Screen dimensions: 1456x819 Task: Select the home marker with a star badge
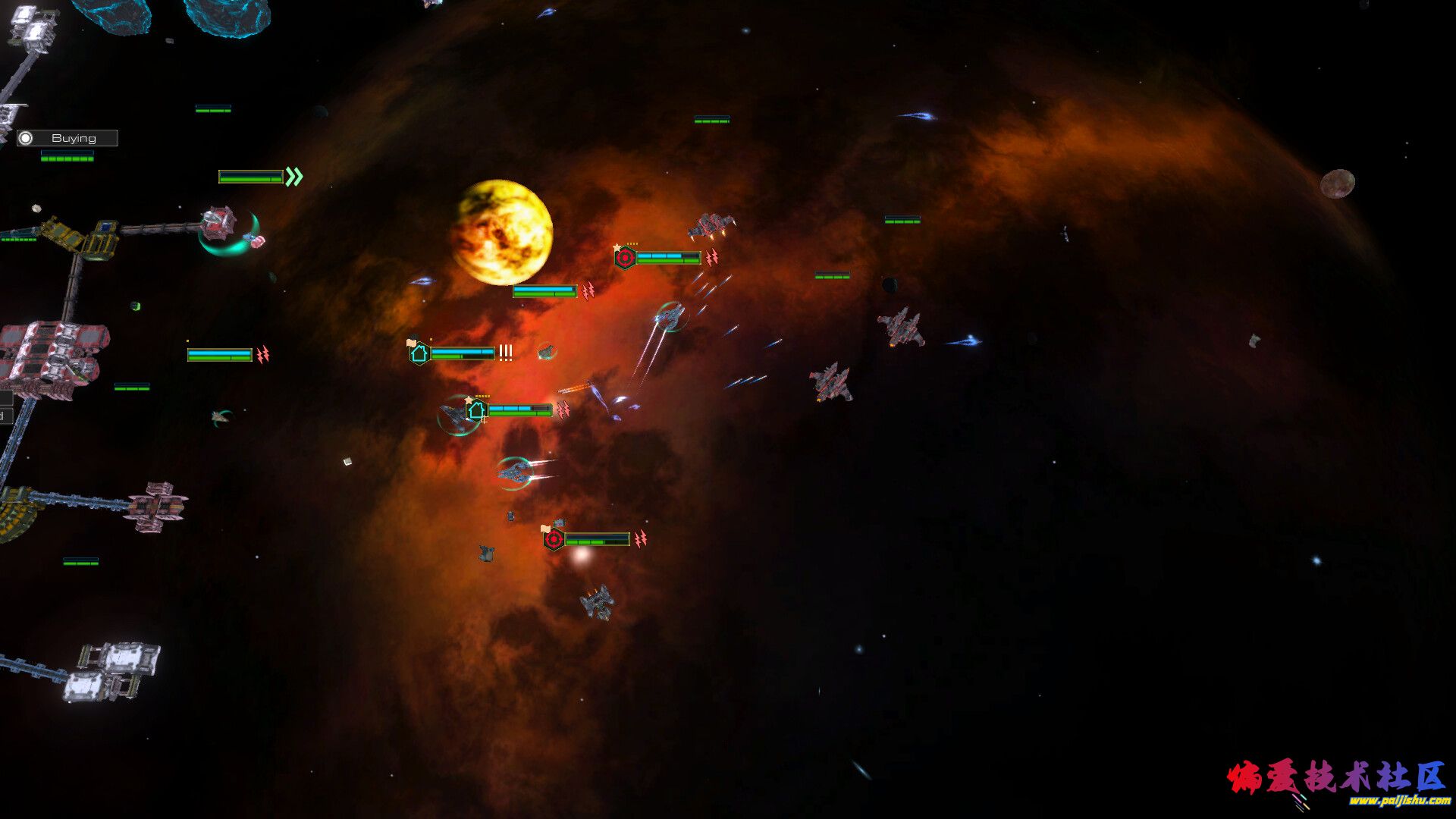476,411
